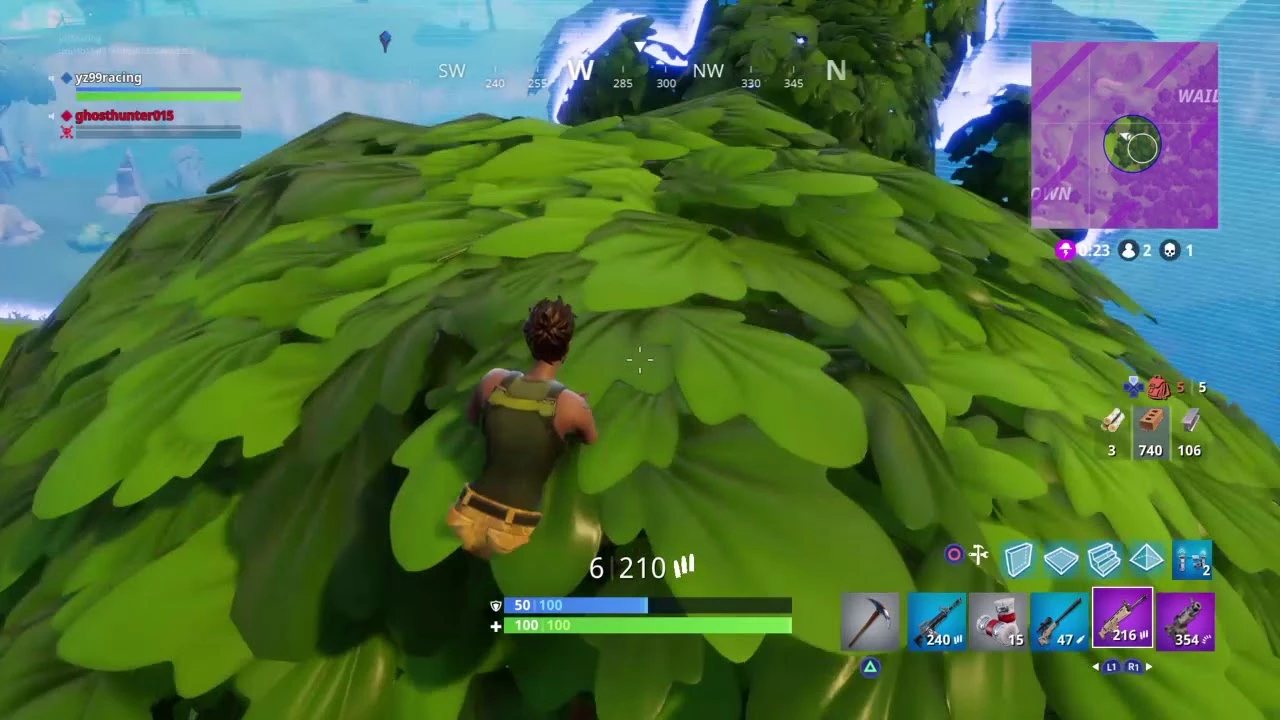Click the crossed tools build mode icon
Image resolution: width=1280 pixels, height=720 pixels.
(979, 554)
